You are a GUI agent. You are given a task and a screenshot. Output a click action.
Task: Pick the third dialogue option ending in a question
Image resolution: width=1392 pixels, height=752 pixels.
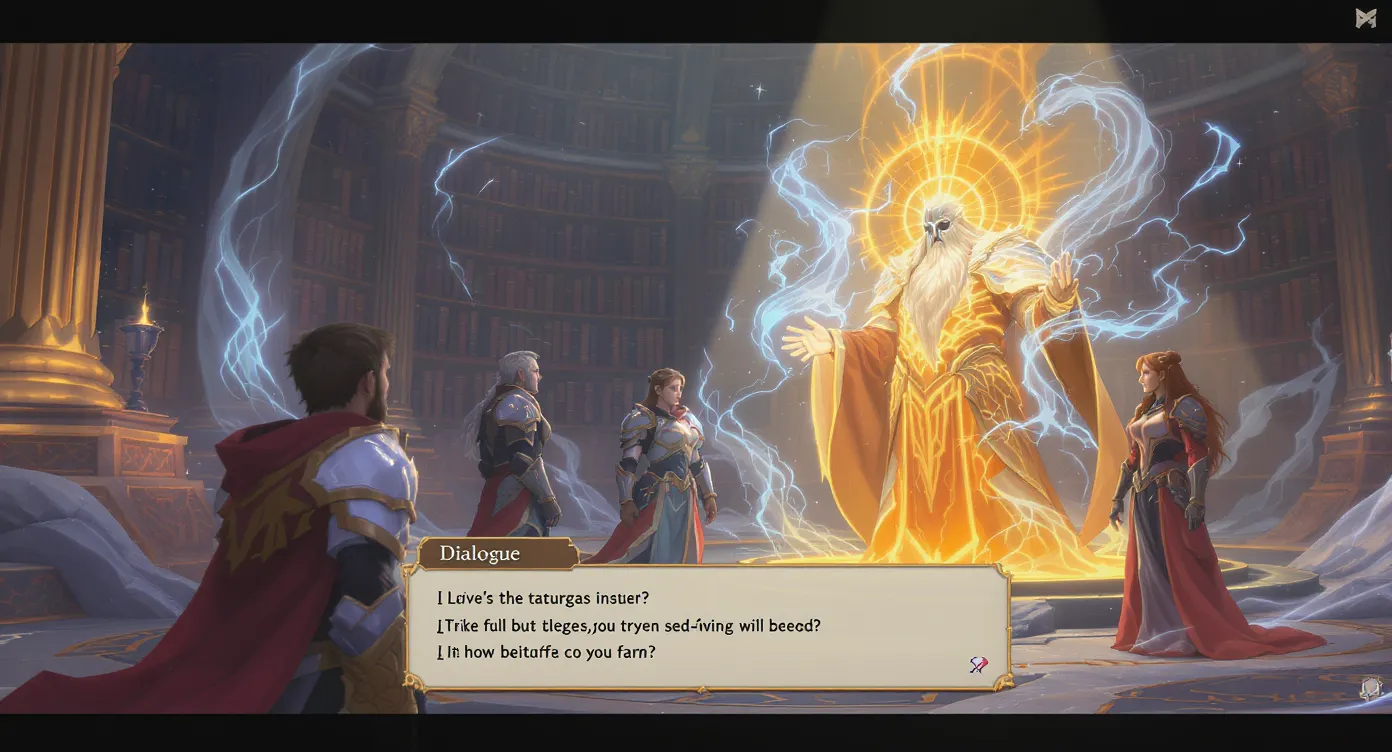click(x=546, y=651)
